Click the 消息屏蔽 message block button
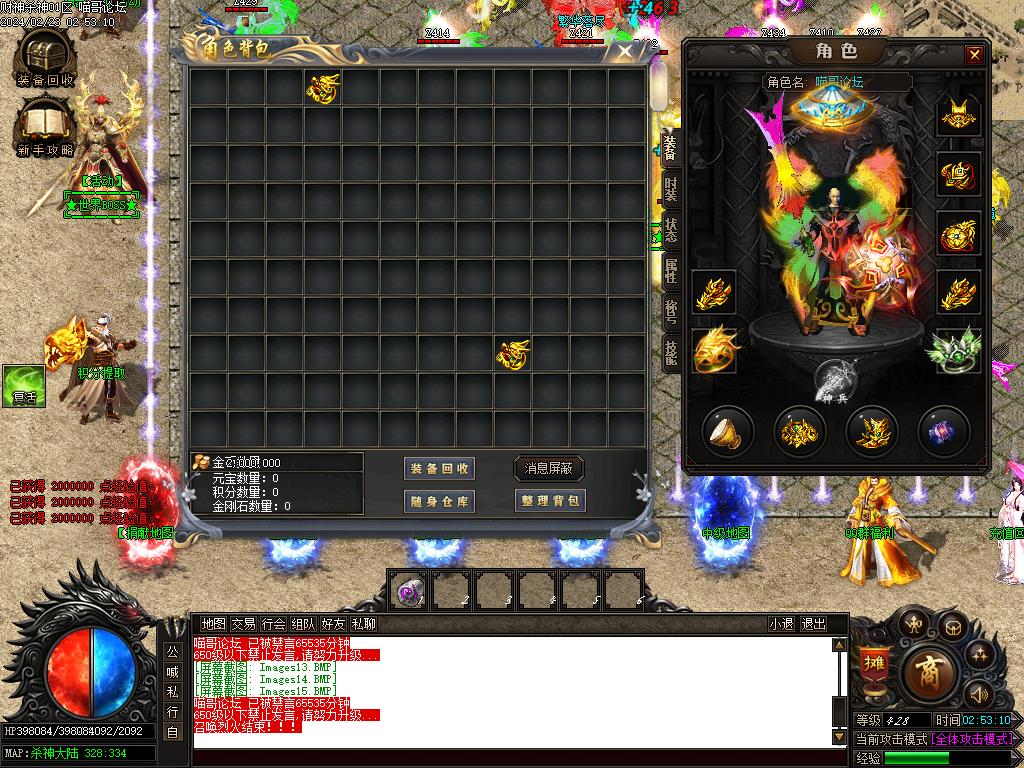Screen dimensions: 1024x768 [x=549, y=469]
